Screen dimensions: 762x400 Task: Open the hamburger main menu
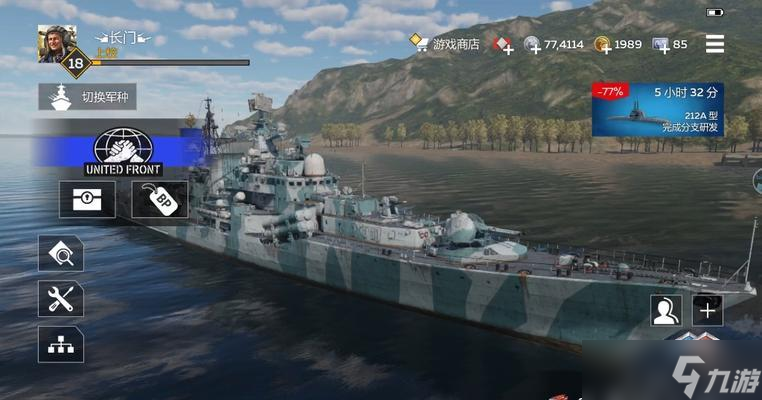pyautogui.click(x=715, y=44)
